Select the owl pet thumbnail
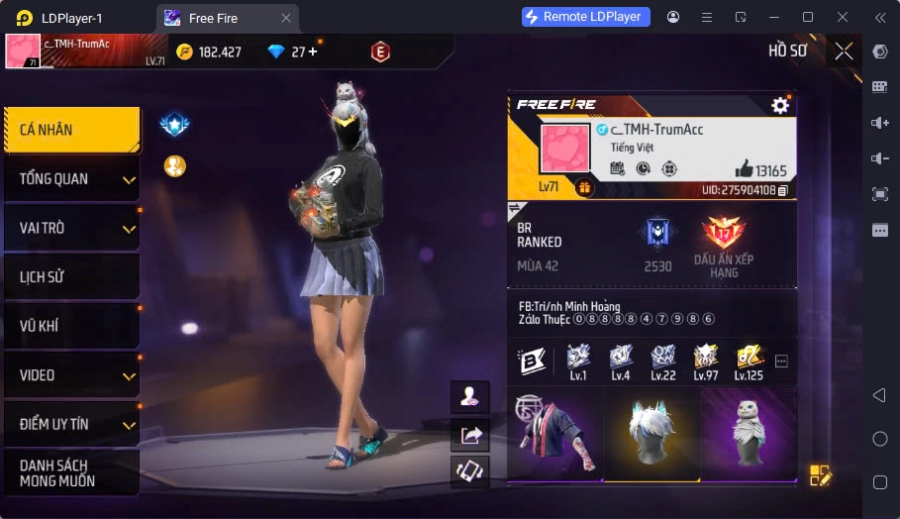Screen dimensions: 900x519 click(748, 434)
